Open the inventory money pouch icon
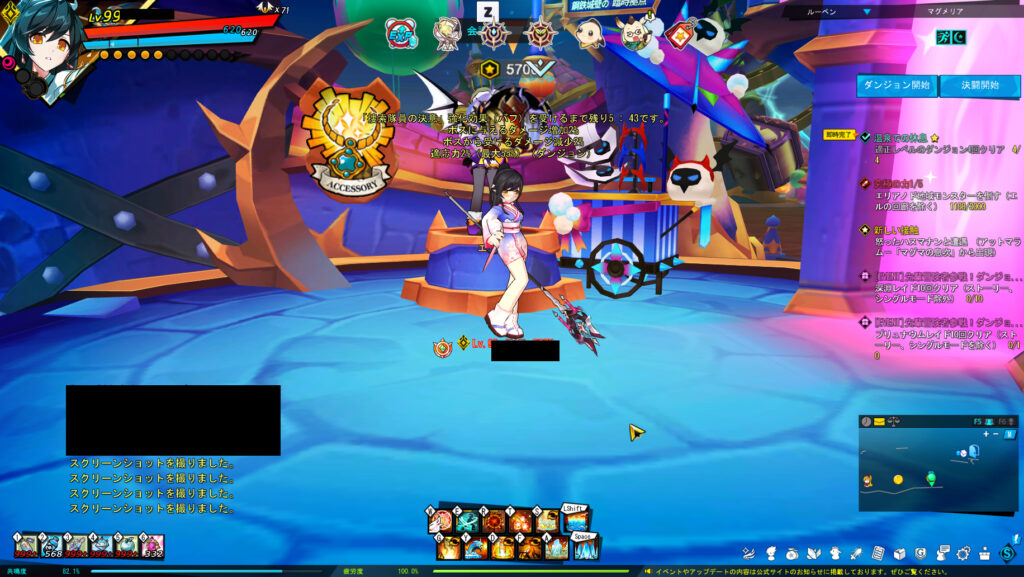This screenshot has height=577, width=1024. (792, 552)
